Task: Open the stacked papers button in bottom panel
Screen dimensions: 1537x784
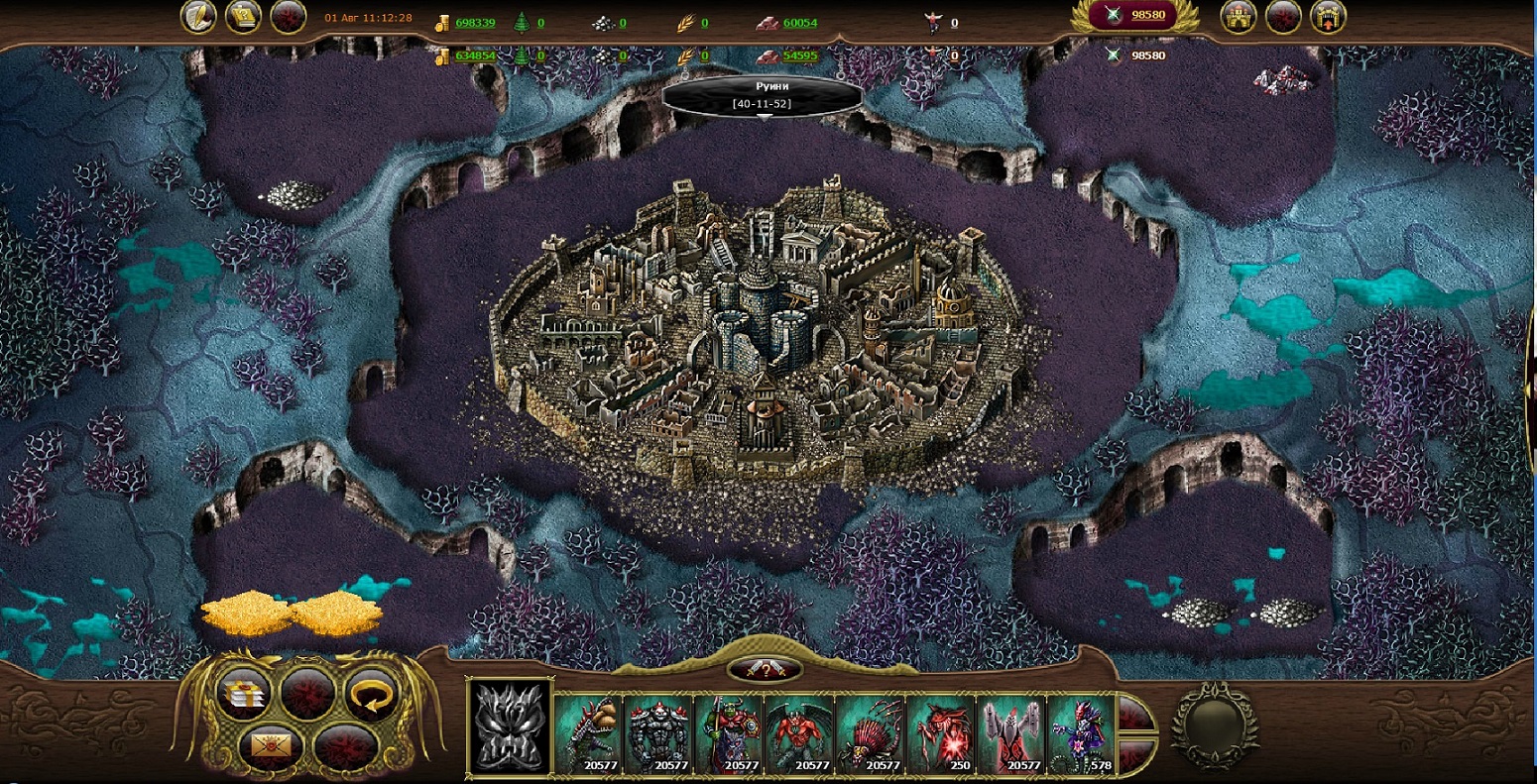Action: pyautogui.click(x=243, y=693)
